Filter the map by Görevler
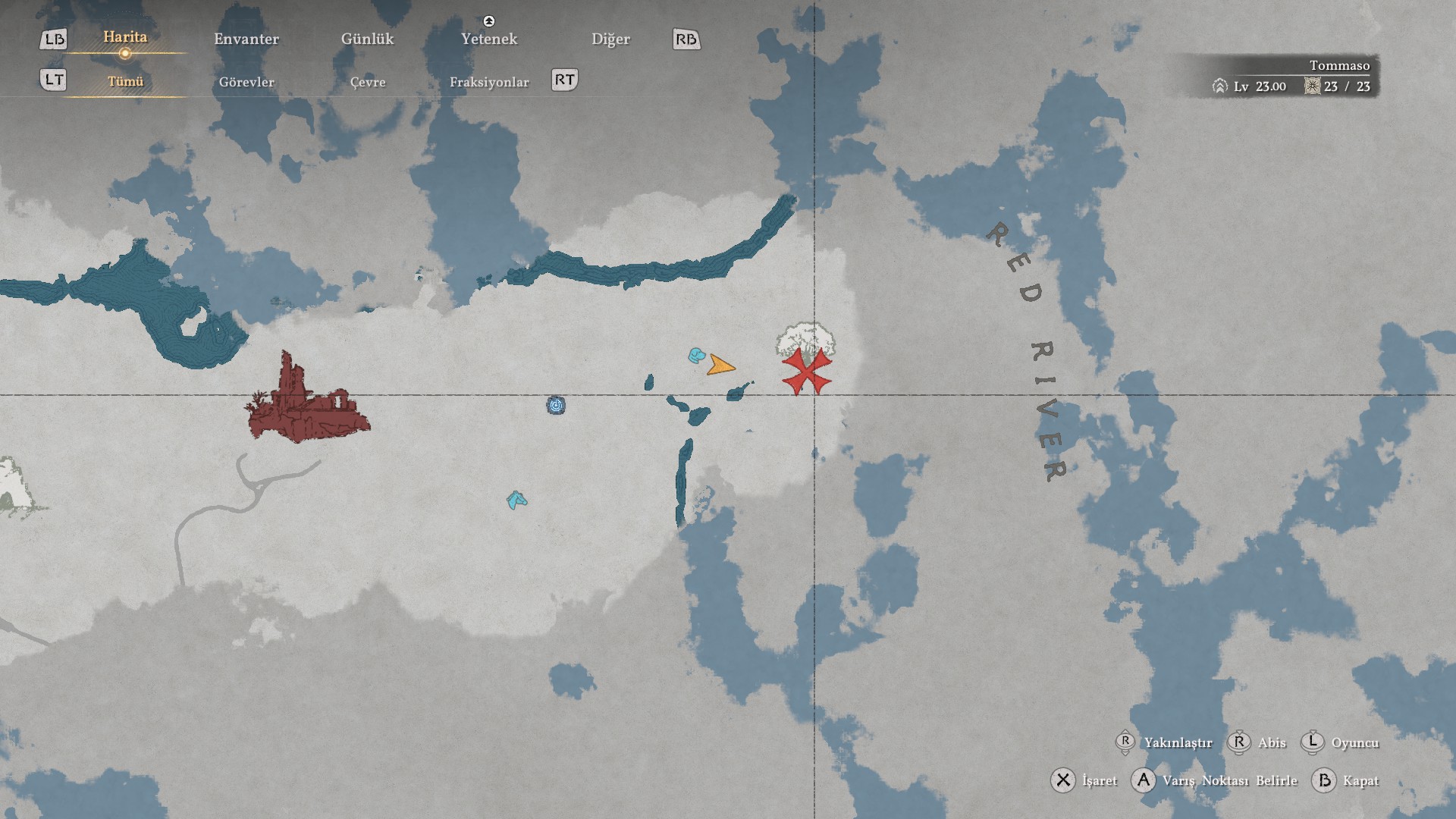The height and width of the screenshot is (819, 1456). click(246, 82)
